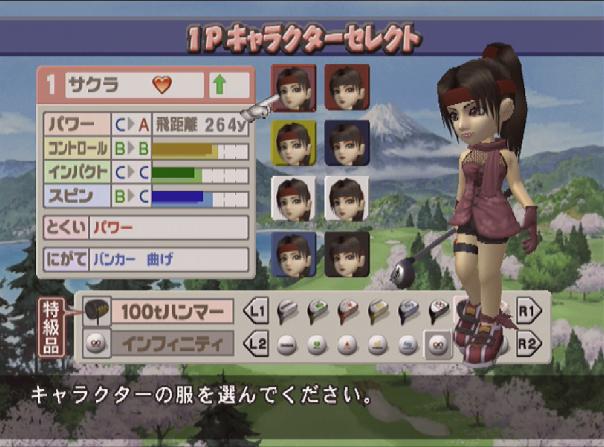
Task: Select the dark brown costume portrait
Action: [x=347, y=254]
